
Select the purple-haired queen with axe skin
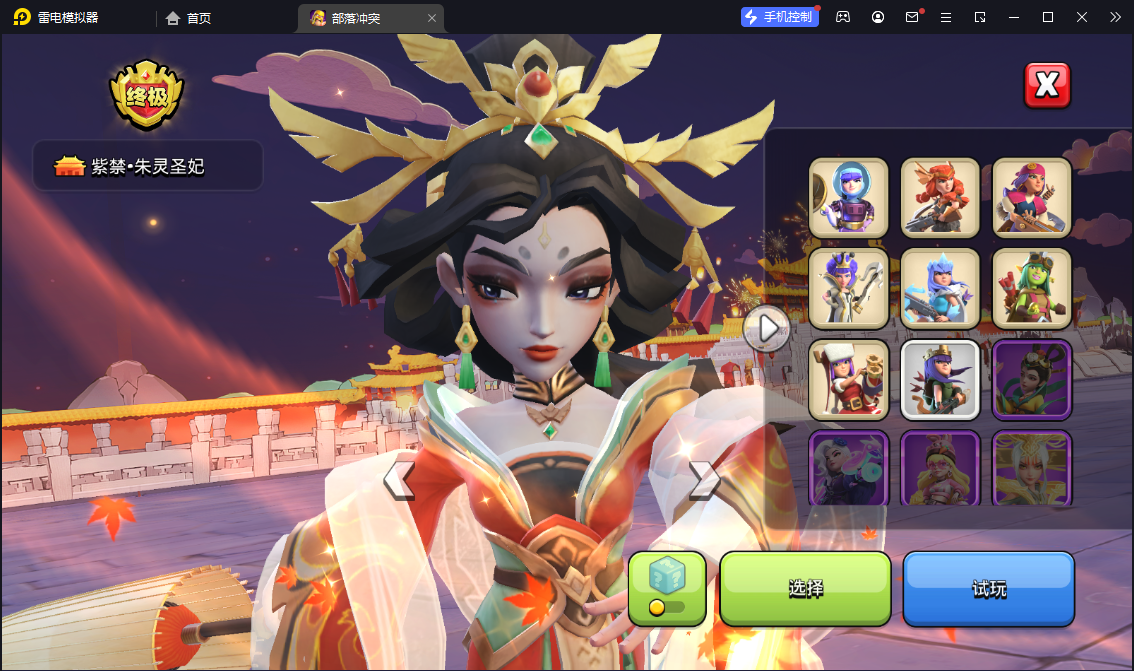pos(848,288)
